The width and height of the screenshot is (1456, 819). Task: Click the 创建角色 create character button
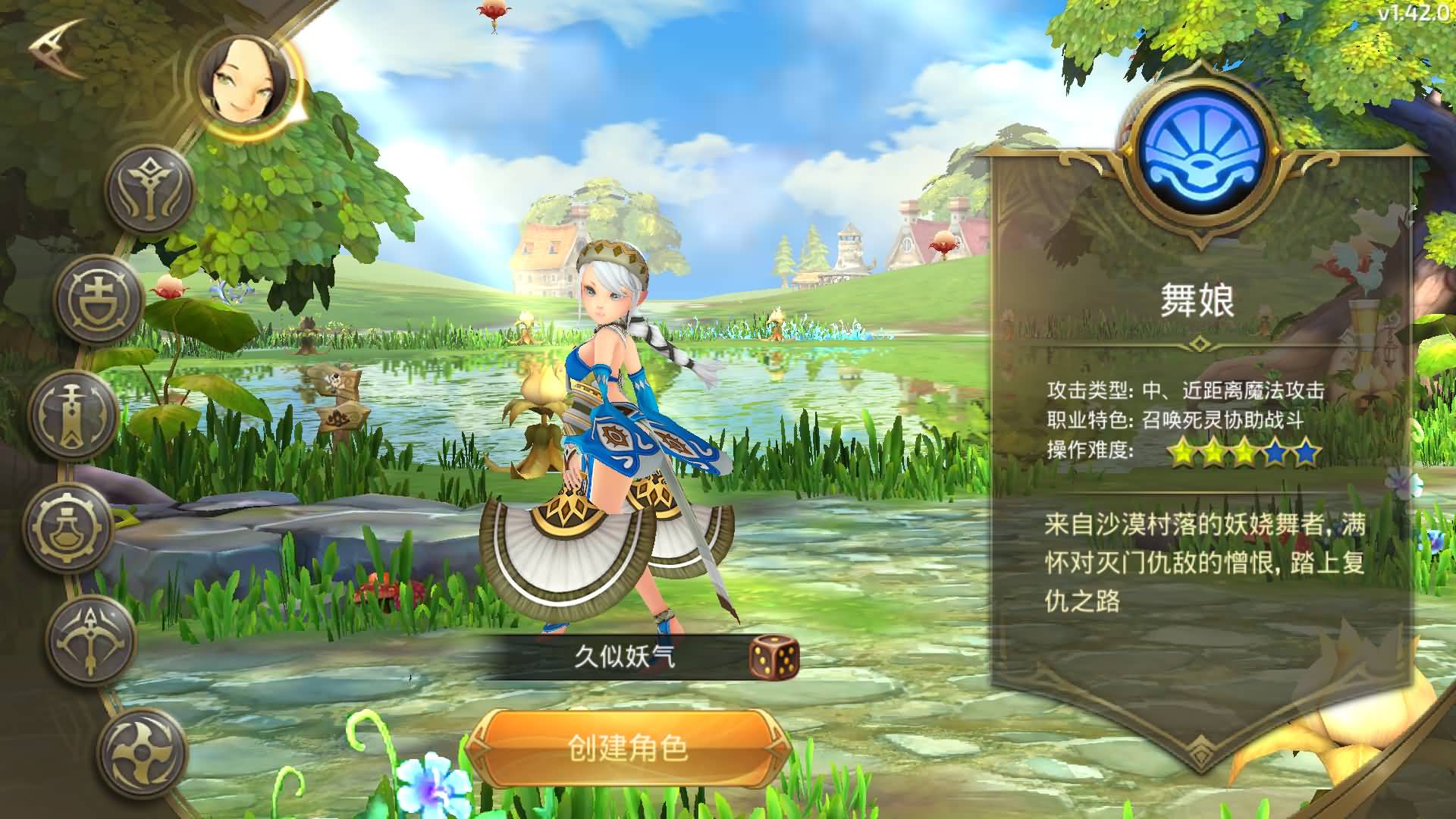[x=628, y=748]
